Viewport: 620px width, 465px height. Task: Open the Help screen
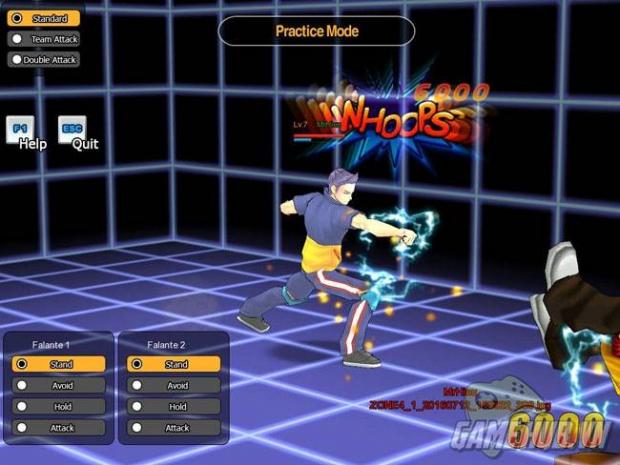tap(22, 131)
